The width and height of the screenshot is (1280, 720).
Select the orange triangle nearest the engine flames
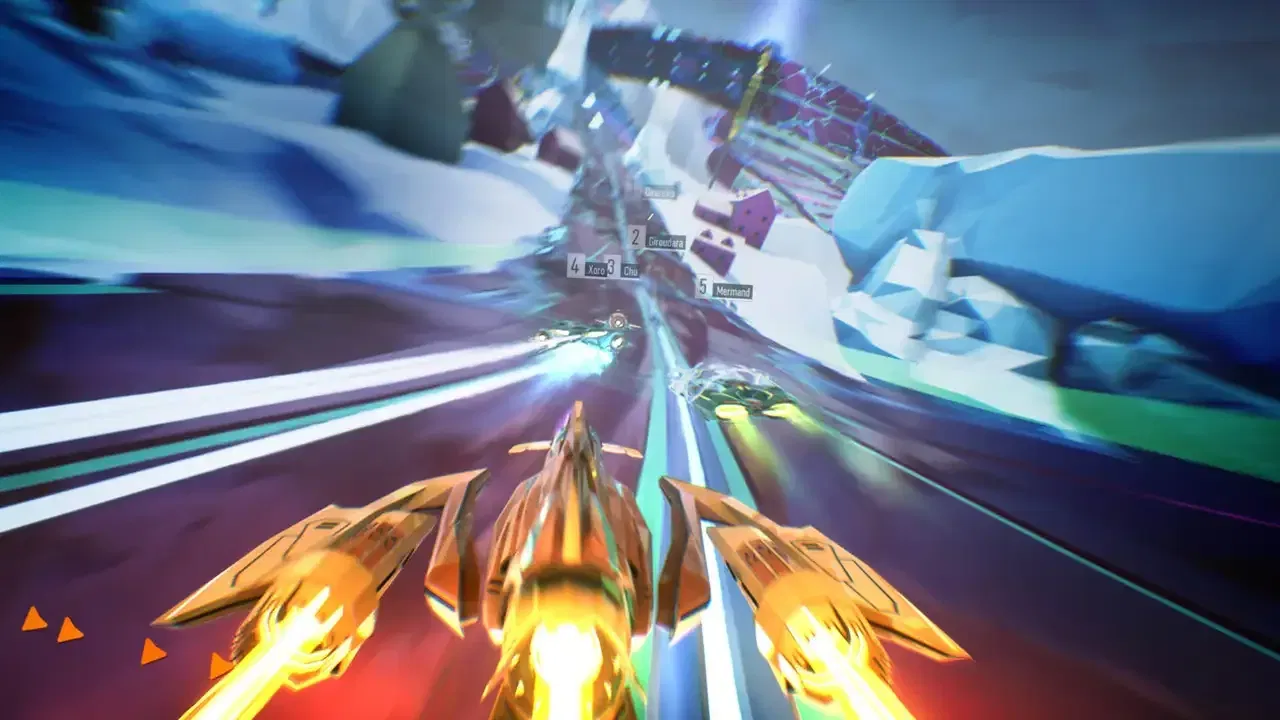(218, 665)
